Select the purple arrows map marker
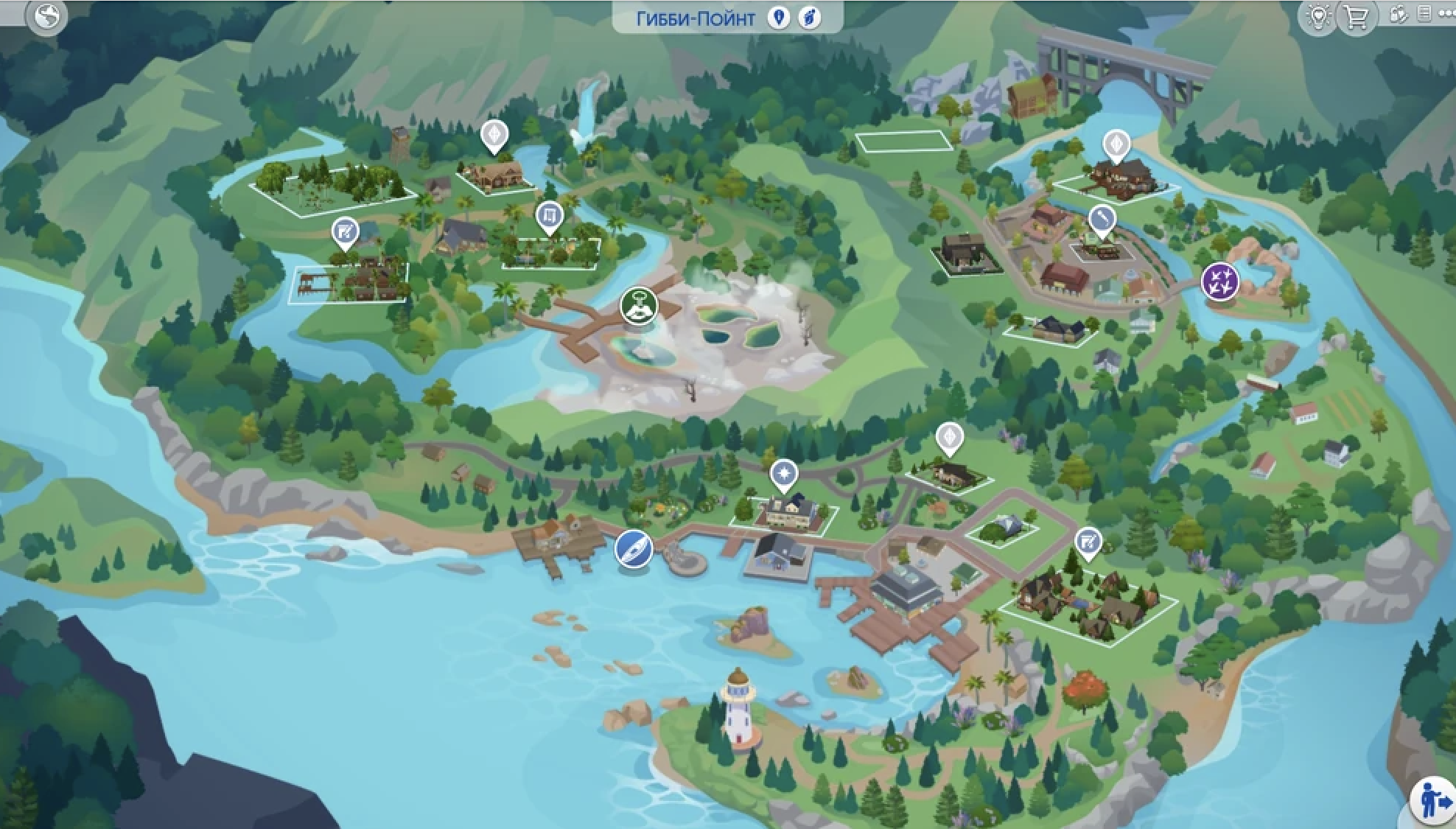This screenshot has width=1456, height=829. [x=1219, y=282]
